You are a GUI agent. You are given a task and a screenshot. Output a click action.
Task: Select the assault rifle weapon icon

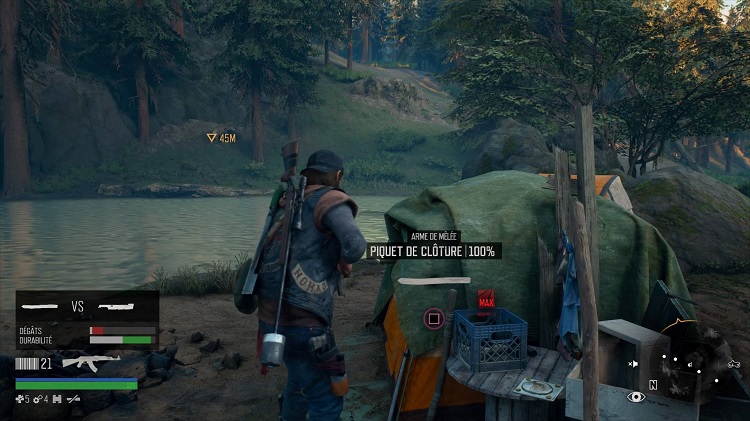(91, 361)
